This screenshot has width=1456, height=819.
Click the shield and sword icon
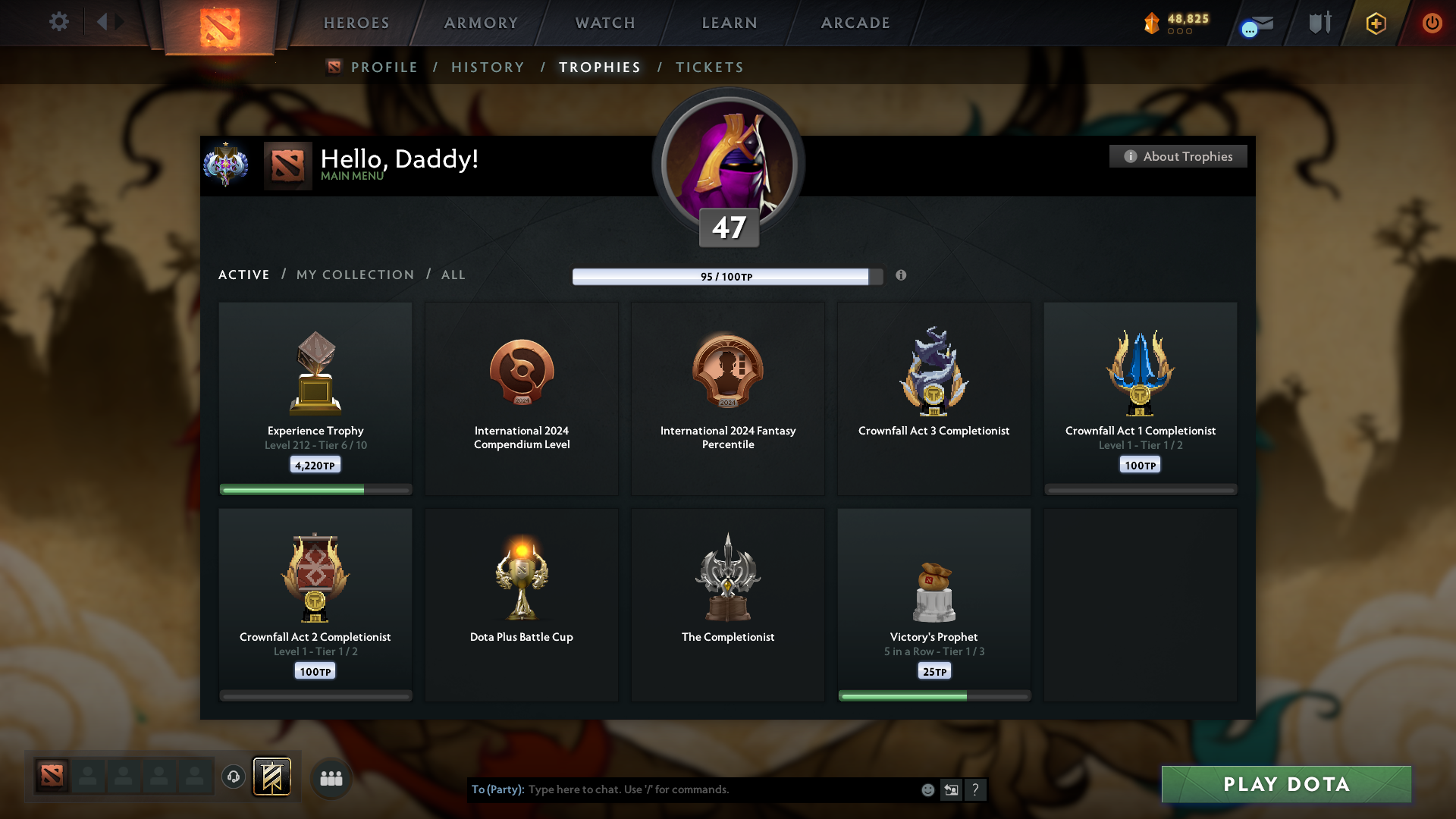pos(1318,24)
